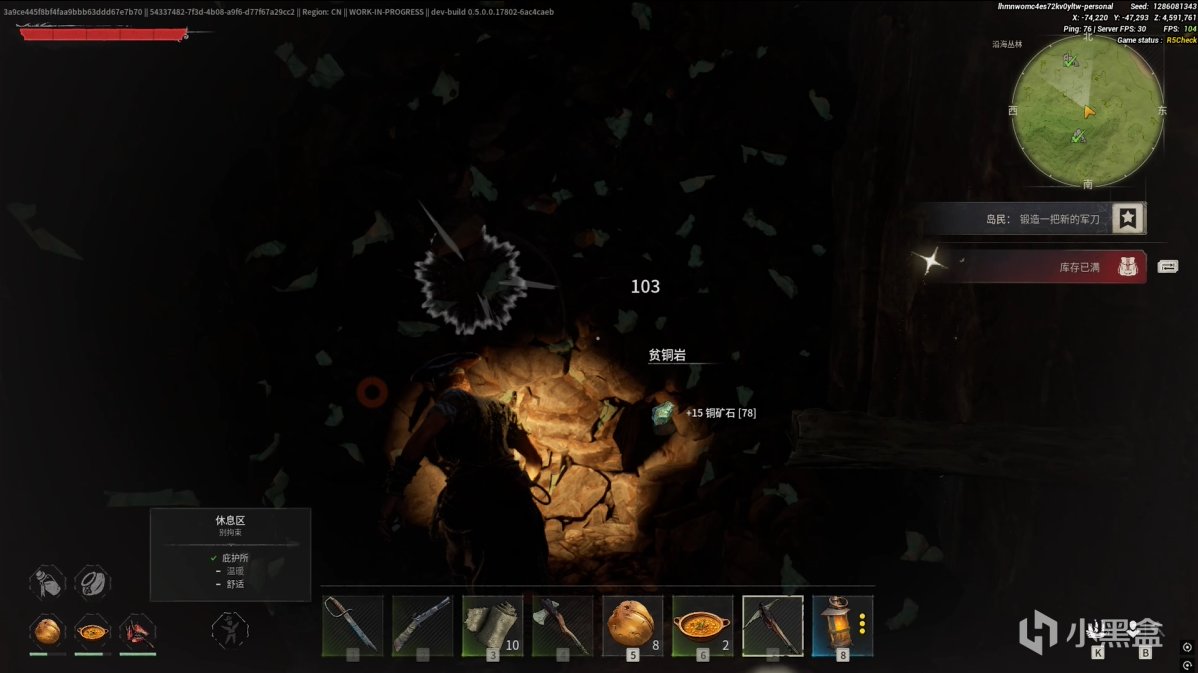The height and width of the screenshot is (673, 1198).
Task: Open the inventory-full backpack notification
Action: point(1130,267)
